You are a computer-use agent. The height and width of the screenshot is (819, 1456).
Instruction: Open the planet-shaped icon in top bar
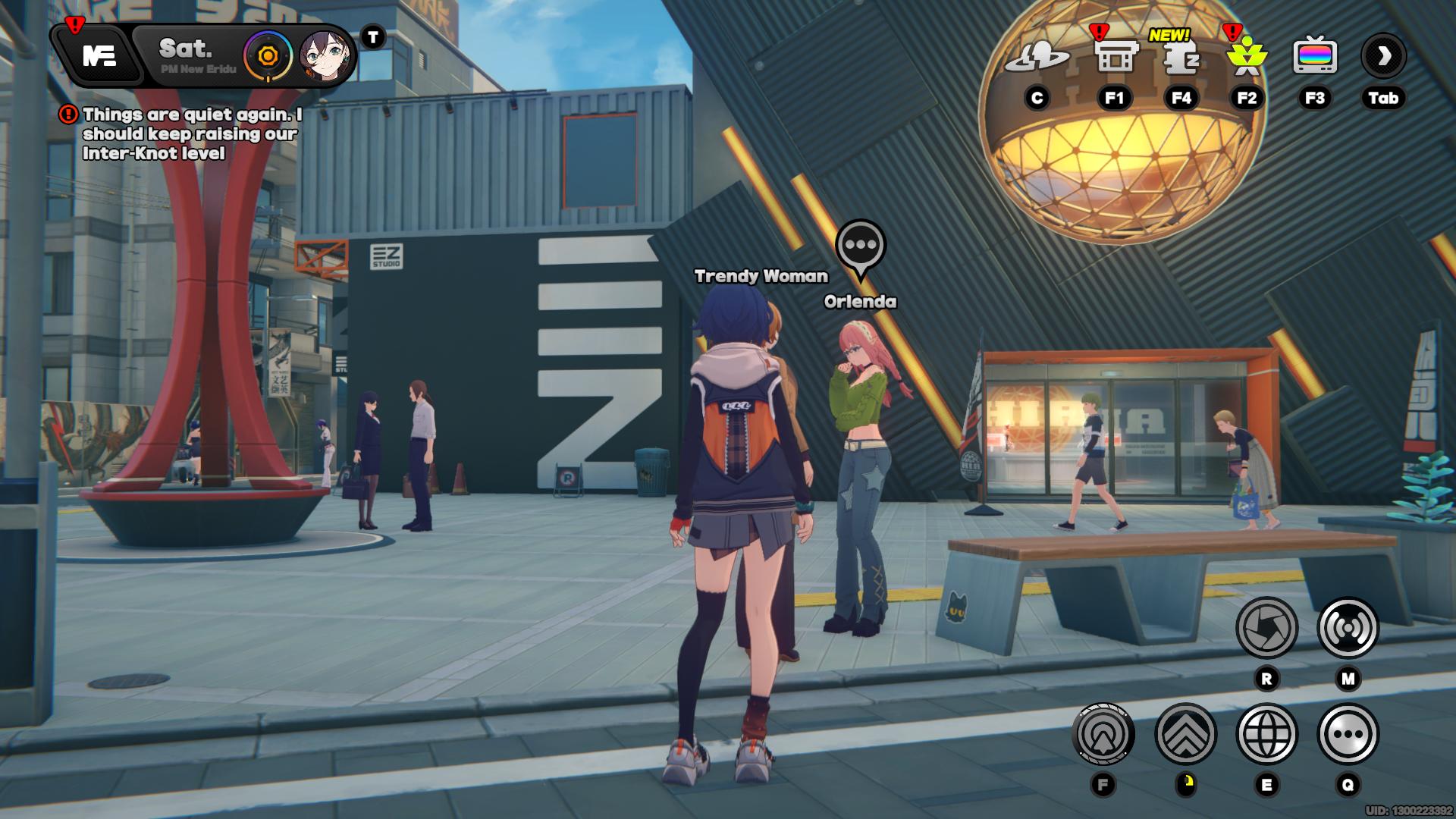click(x=1037, y=57)
